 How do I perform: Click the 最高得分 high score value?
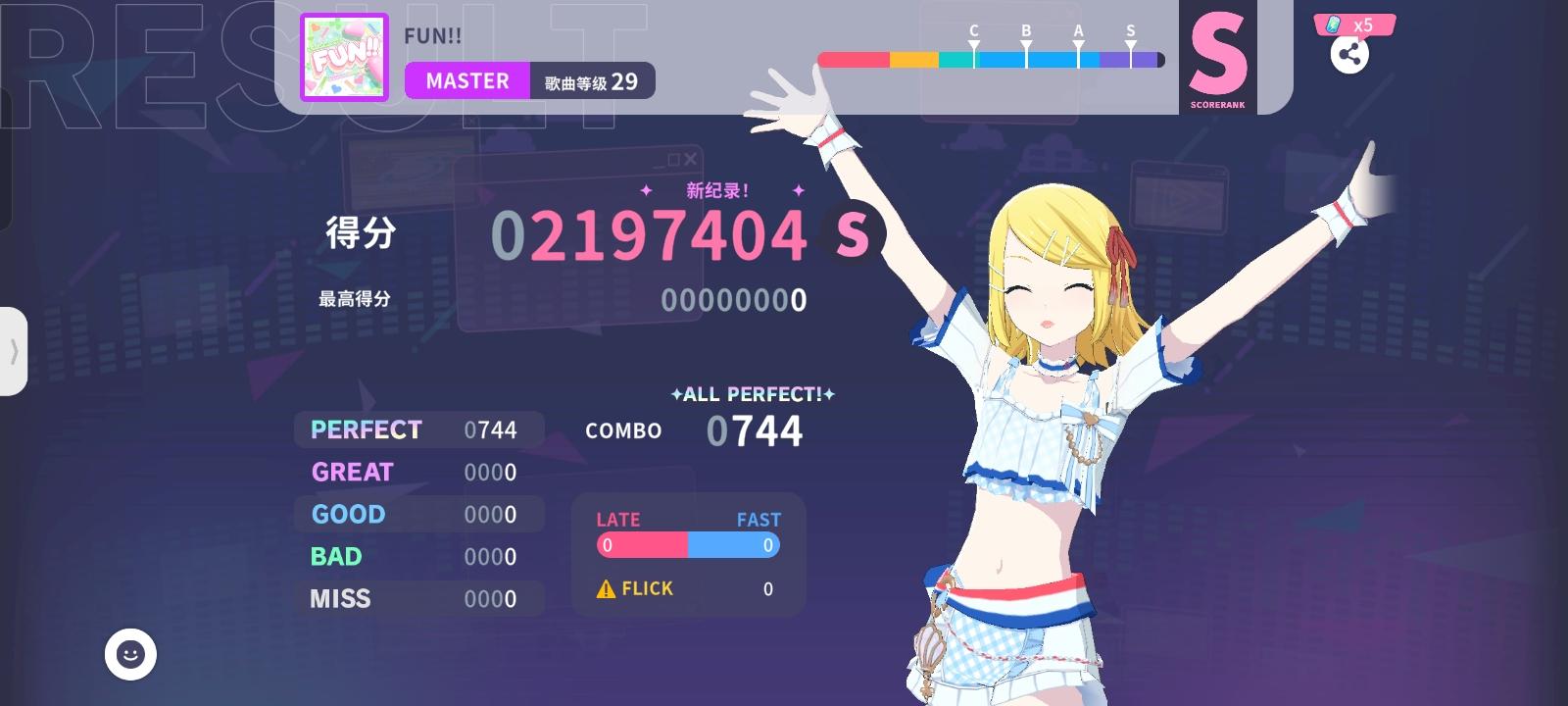point(737,301)
